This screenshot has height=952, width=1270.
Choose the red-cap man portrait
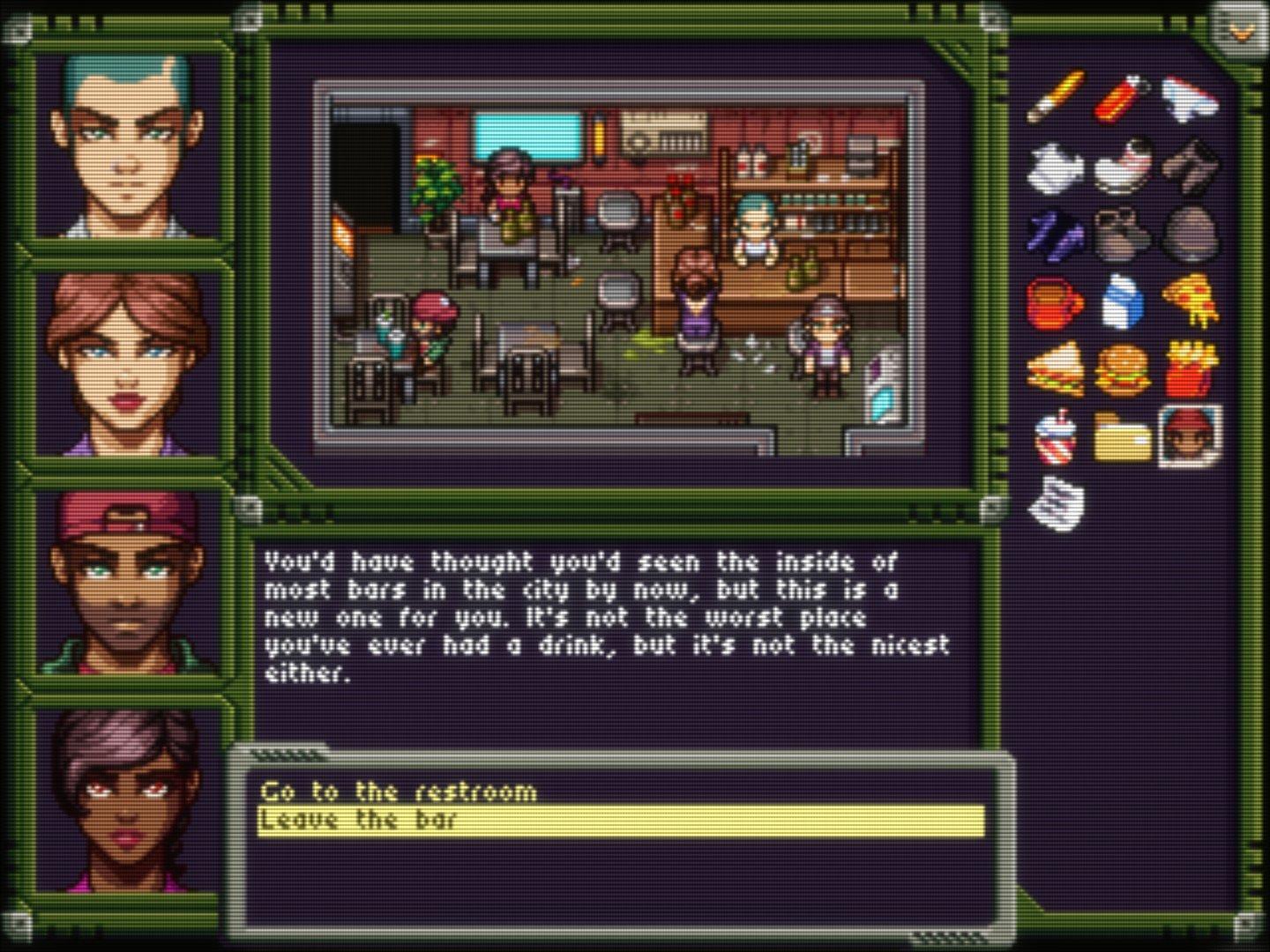pos(130,582)
